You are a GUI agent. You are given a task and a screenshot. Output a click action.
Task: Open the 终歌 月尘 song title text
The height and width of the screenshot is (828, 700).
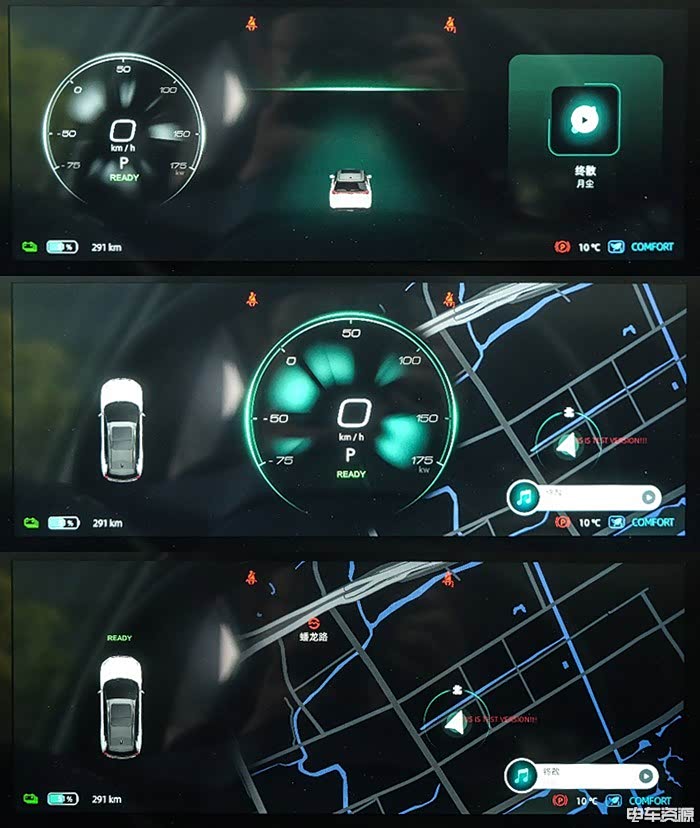(x=583, y=177)
